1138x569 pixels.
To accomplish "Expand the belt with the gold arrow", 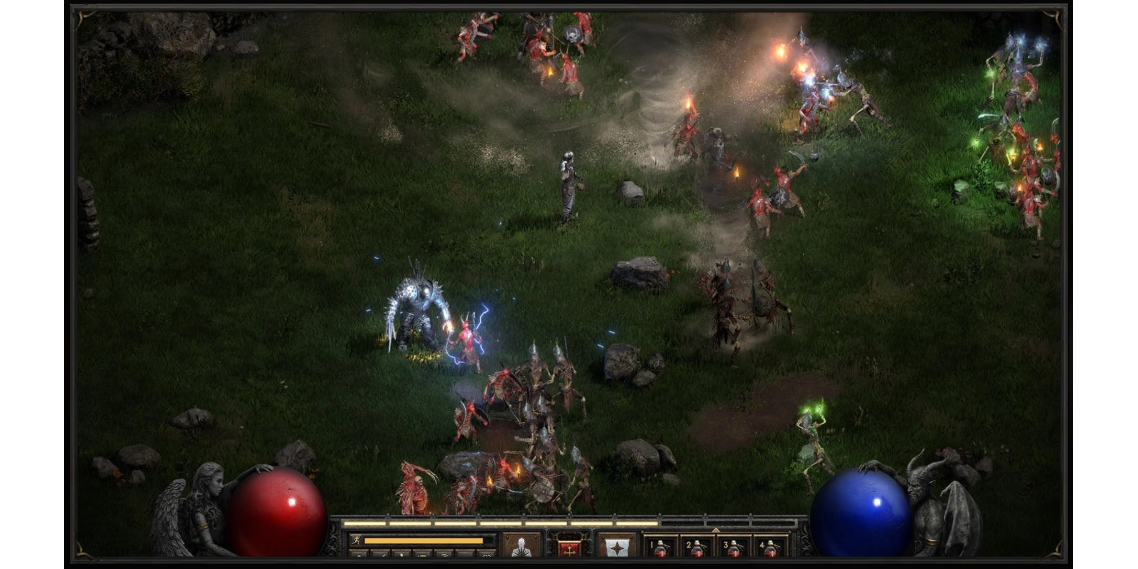I will (x=714, y=531).
